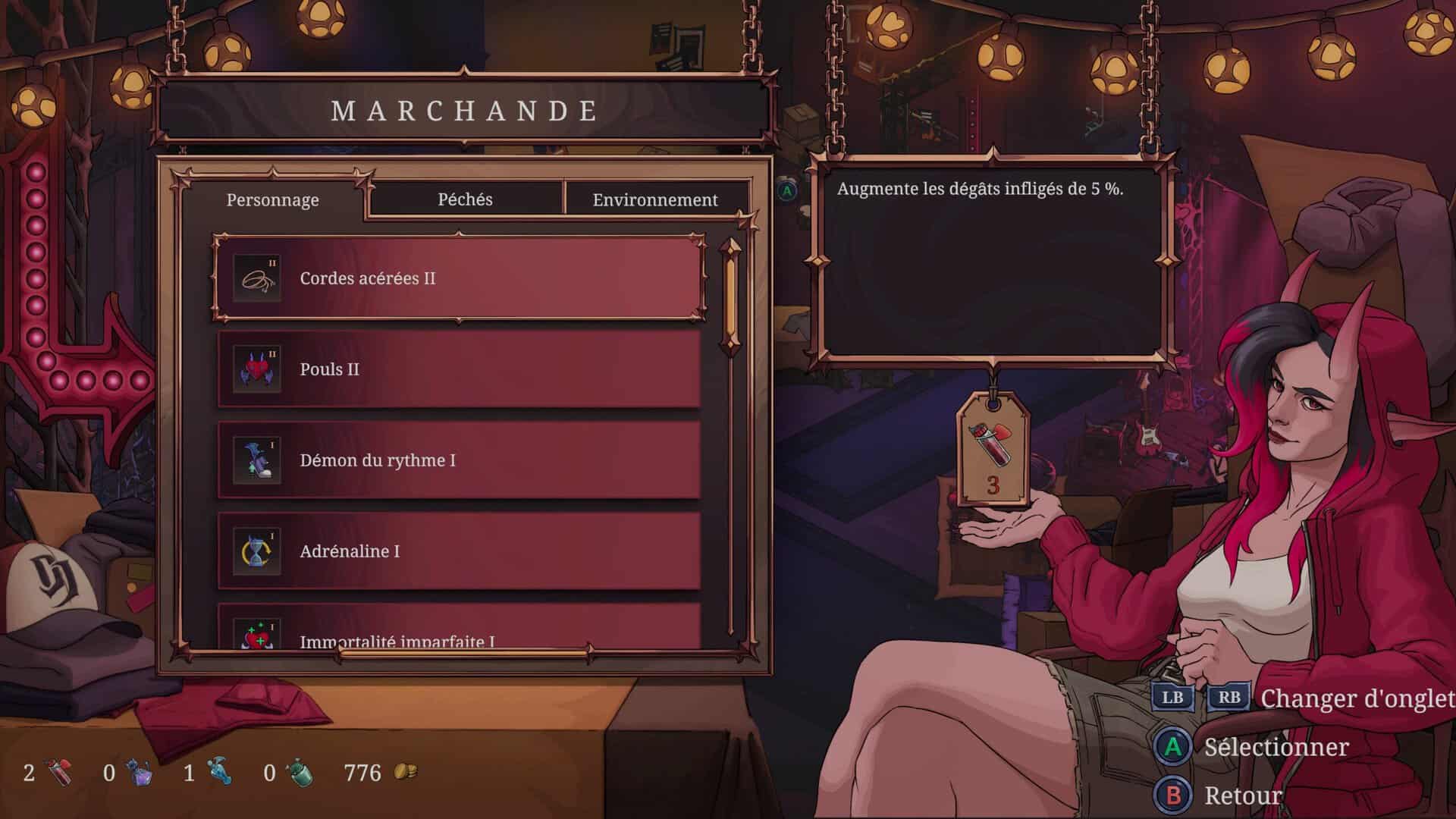Go back with the Retour option
The height and width of the screenshot is (819, 1456).
point(1242,795)
